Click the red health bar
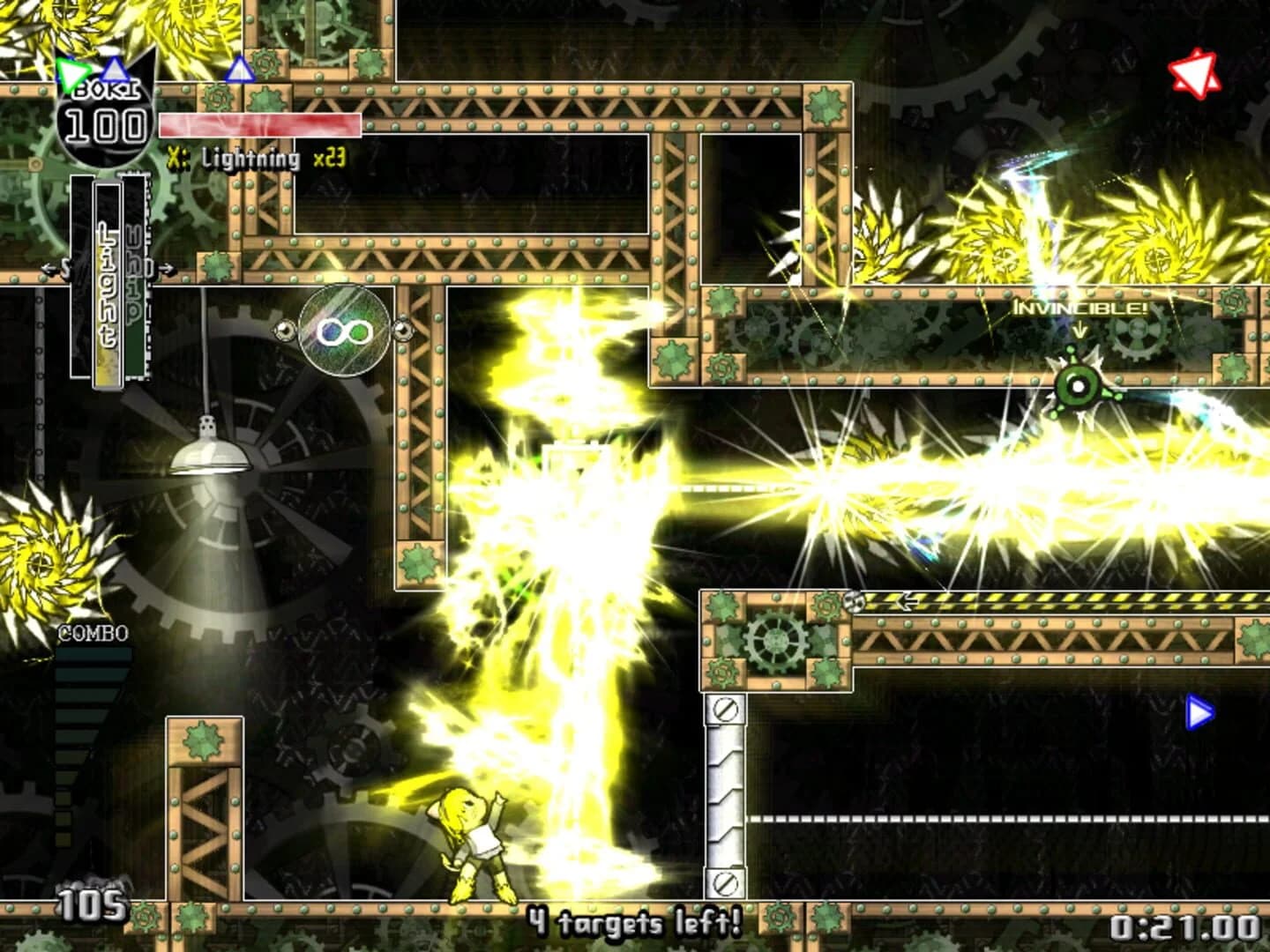This screenshot has height=952, width=1270. pyautogui.click(x=260, y=123)
